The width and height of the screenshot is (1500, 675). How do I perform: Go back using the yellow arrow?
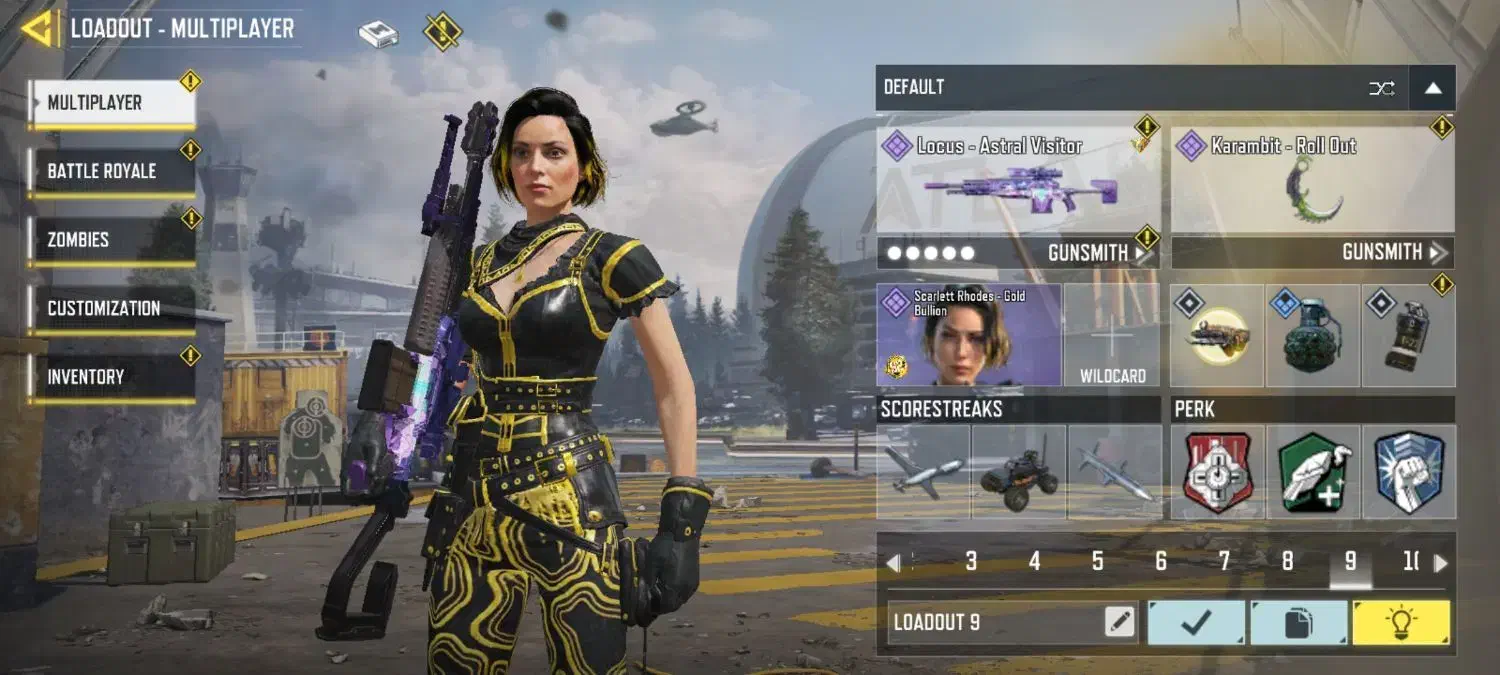point(40,28)
